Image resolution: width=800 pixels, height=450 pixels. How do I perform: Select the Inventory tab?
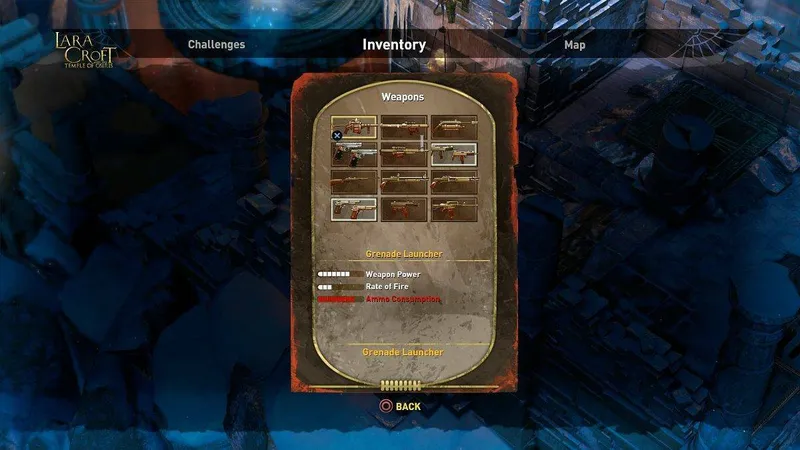394,45
